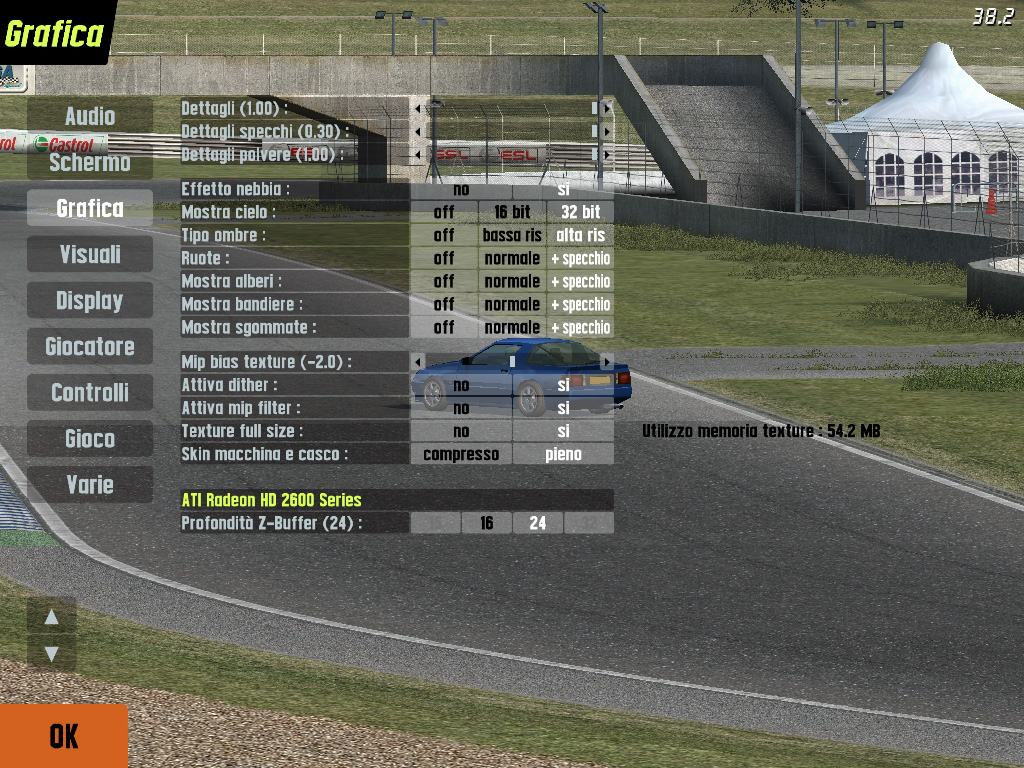
Task: Click the Dettagli slider left arrow
Action: tap(418, 107)
